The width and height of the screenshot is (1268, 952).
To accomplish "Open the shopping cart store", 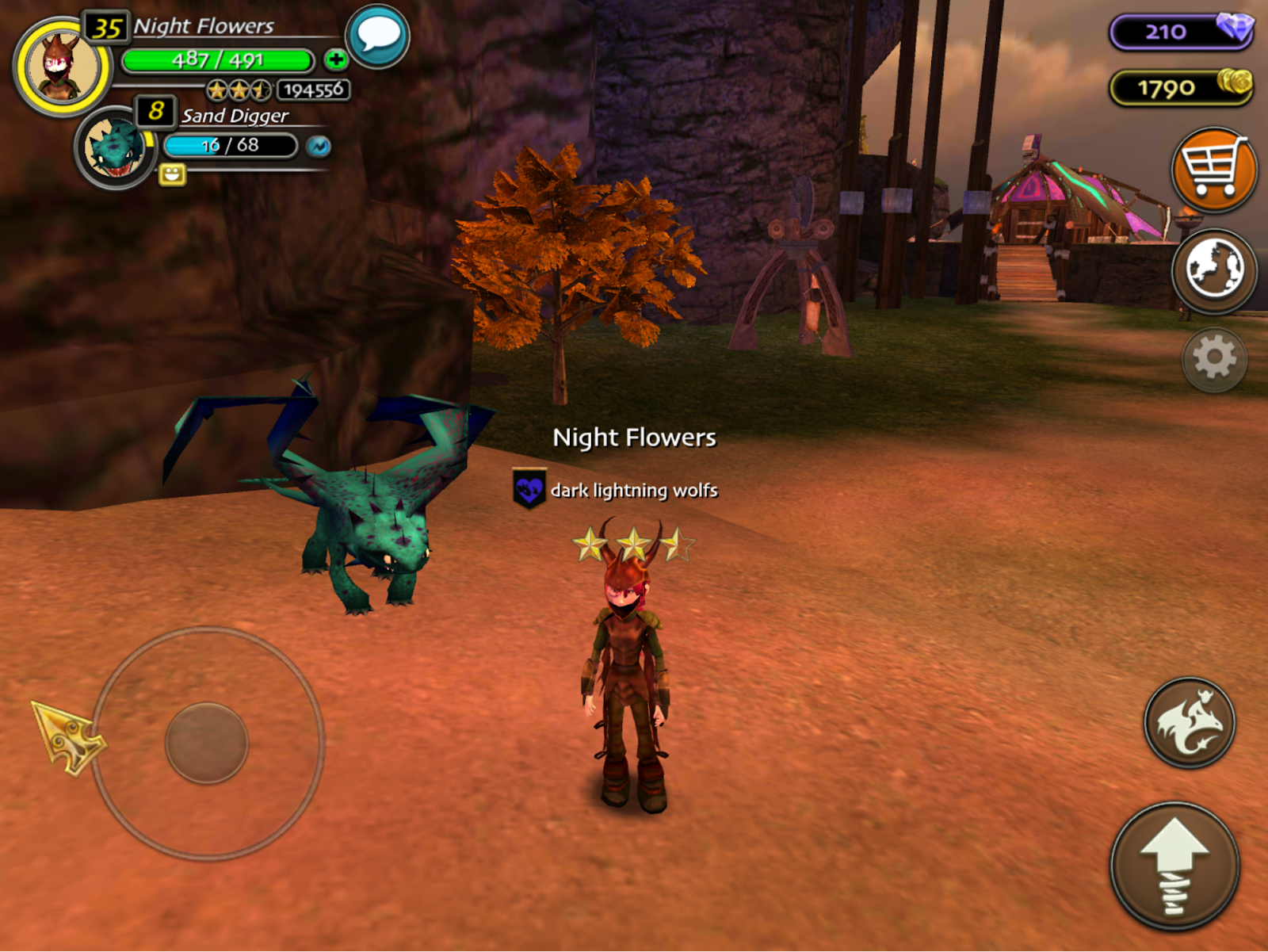I will (1213, 170).
